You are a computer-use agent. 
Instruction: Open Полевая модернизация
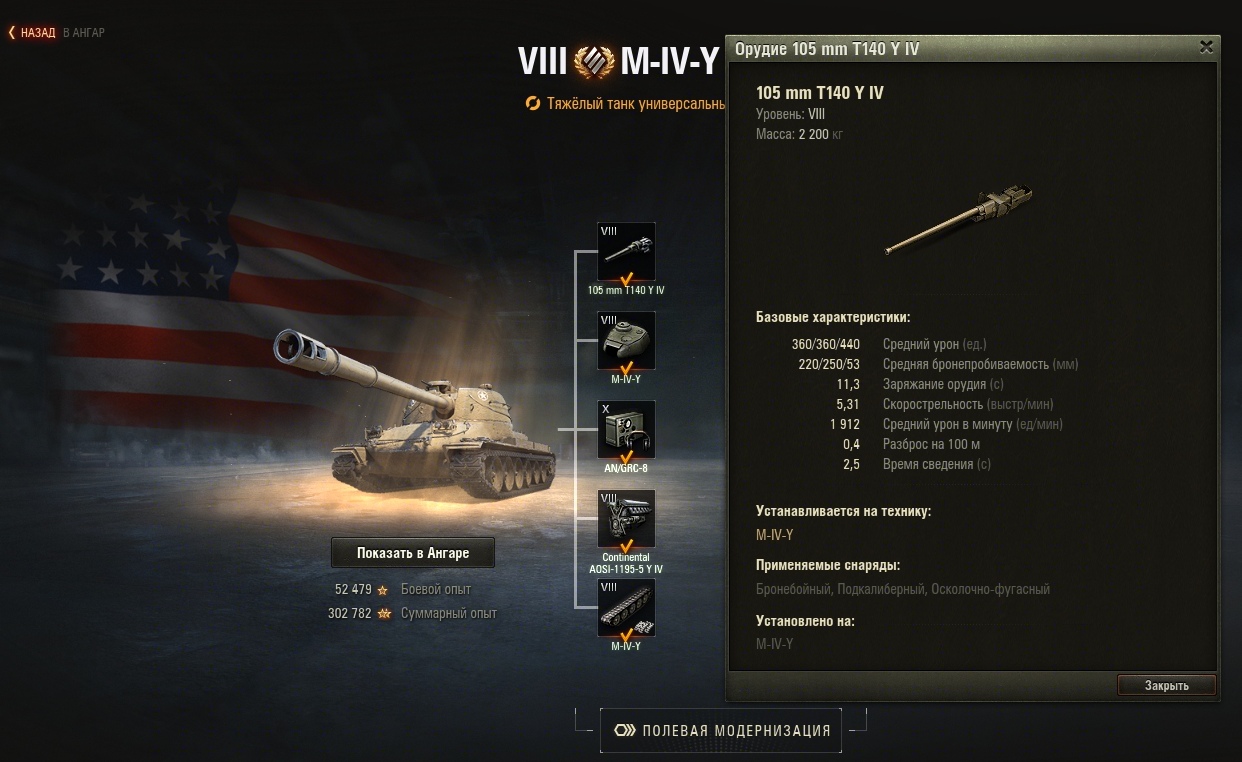coord(721,730)
